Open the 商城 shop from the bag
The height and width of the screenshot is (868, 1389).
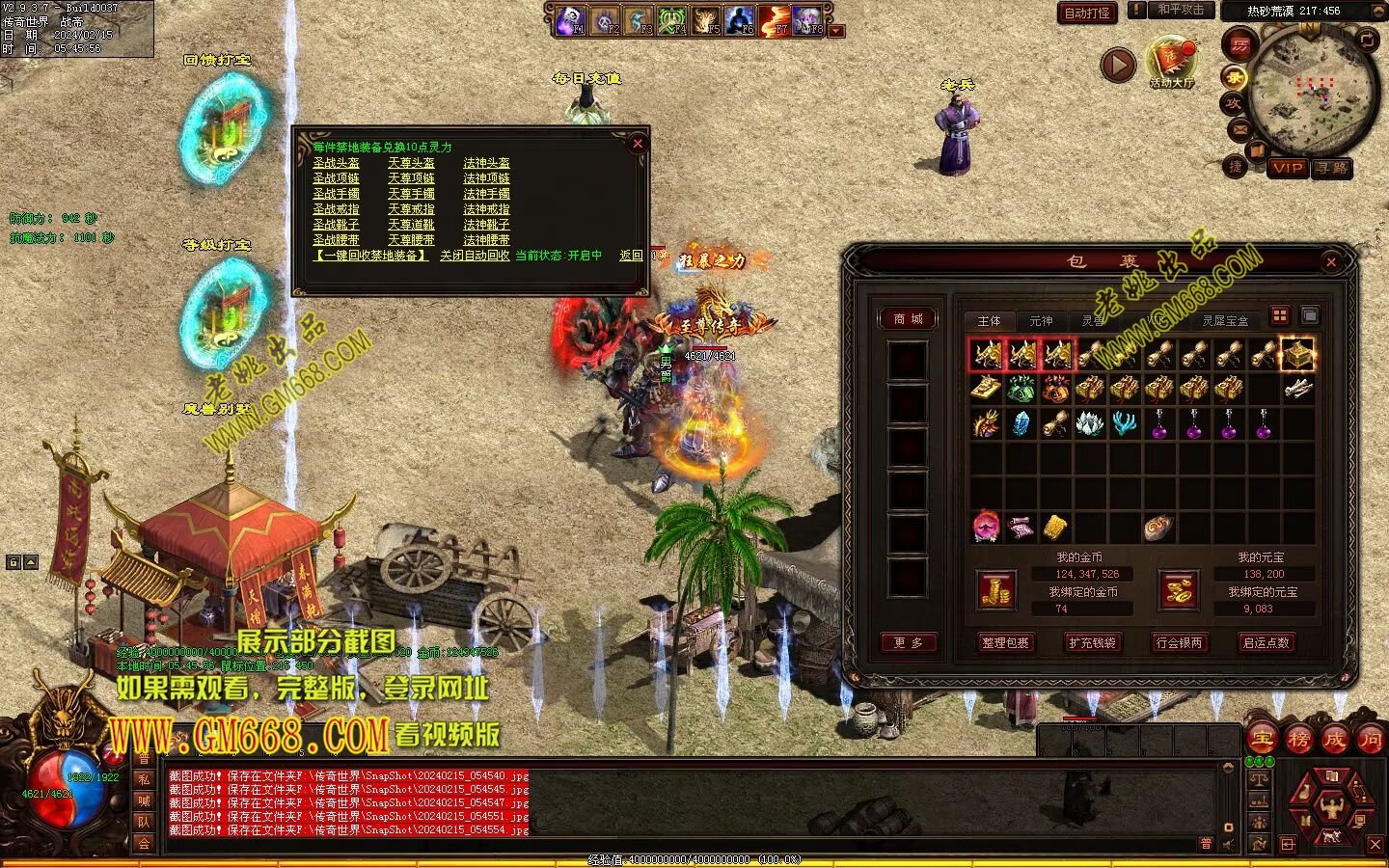point(908,318)
